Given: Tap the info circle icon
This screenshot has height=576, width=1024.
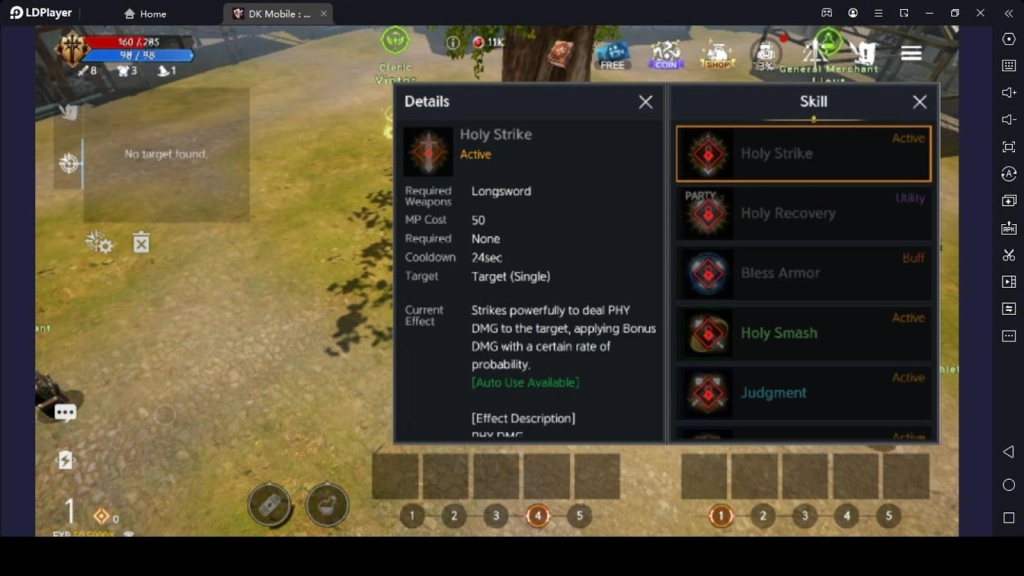Looking at the screenshot, I should click(453, 43).
